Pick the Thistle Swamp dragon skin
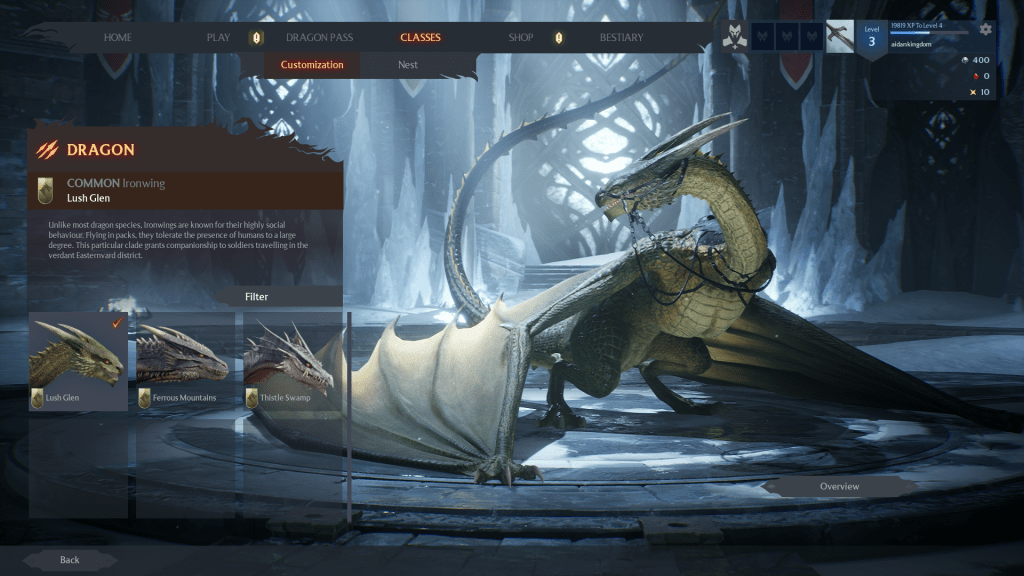The width and height of the screenshot is (1024, 576). [291, 361]
